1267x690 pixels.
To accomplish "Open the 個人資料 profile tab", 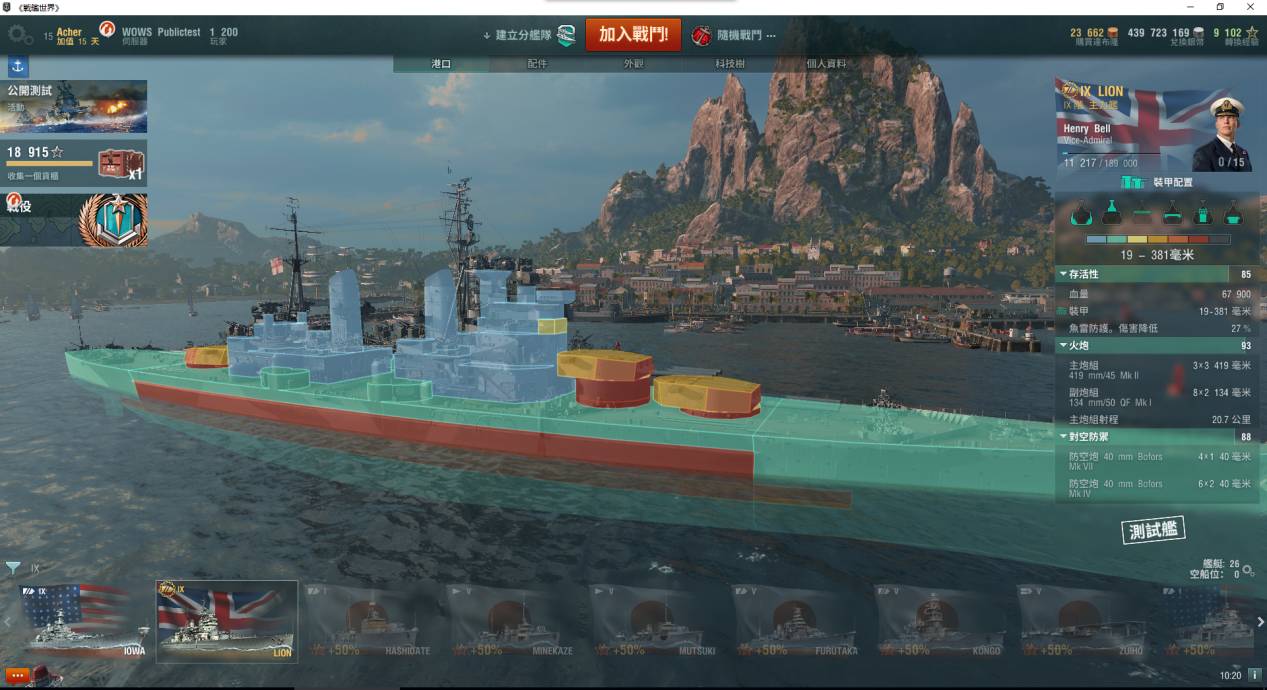I will [826, 64].
